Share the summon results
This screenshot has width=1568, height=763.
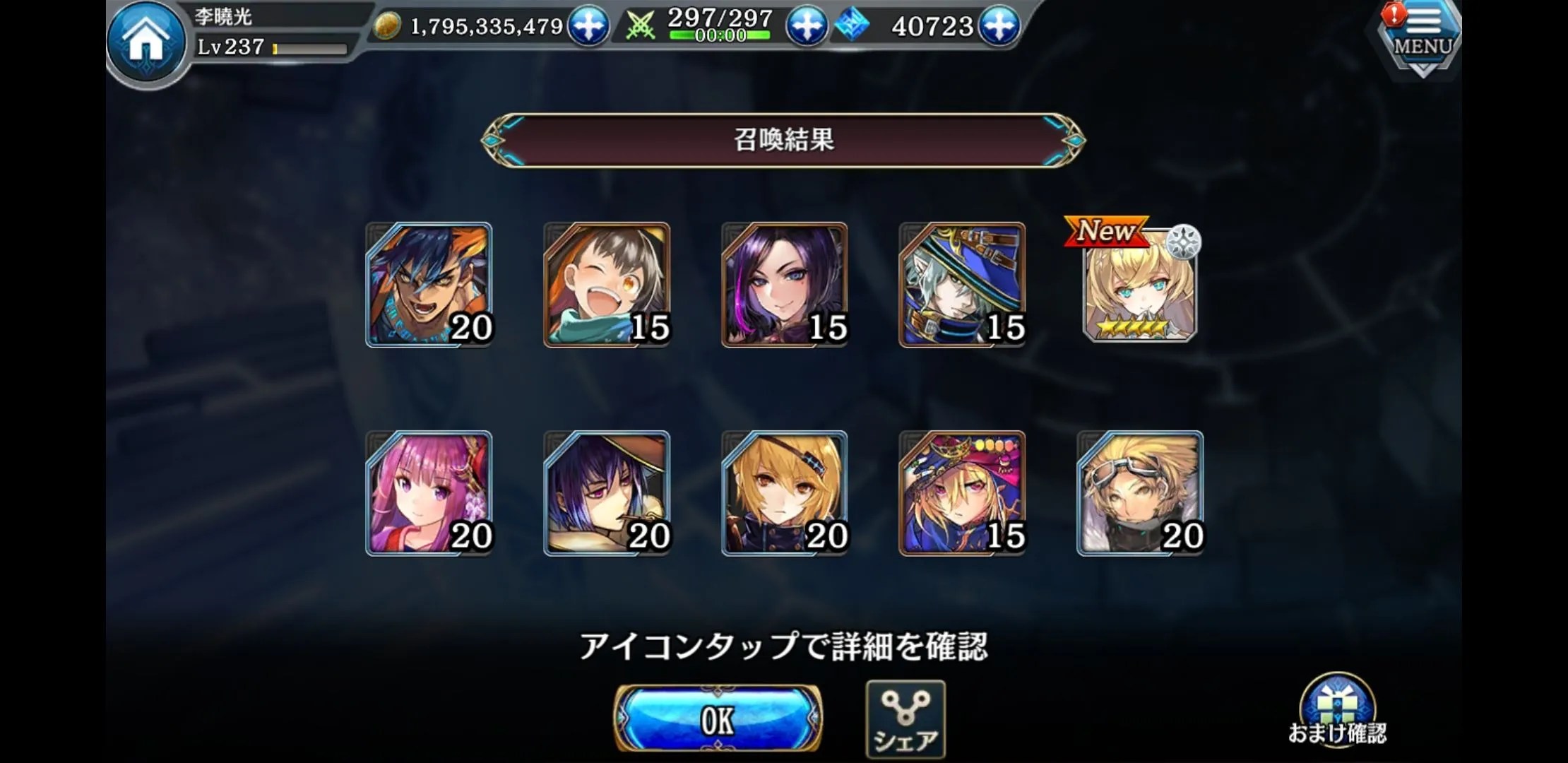[905, 719]
